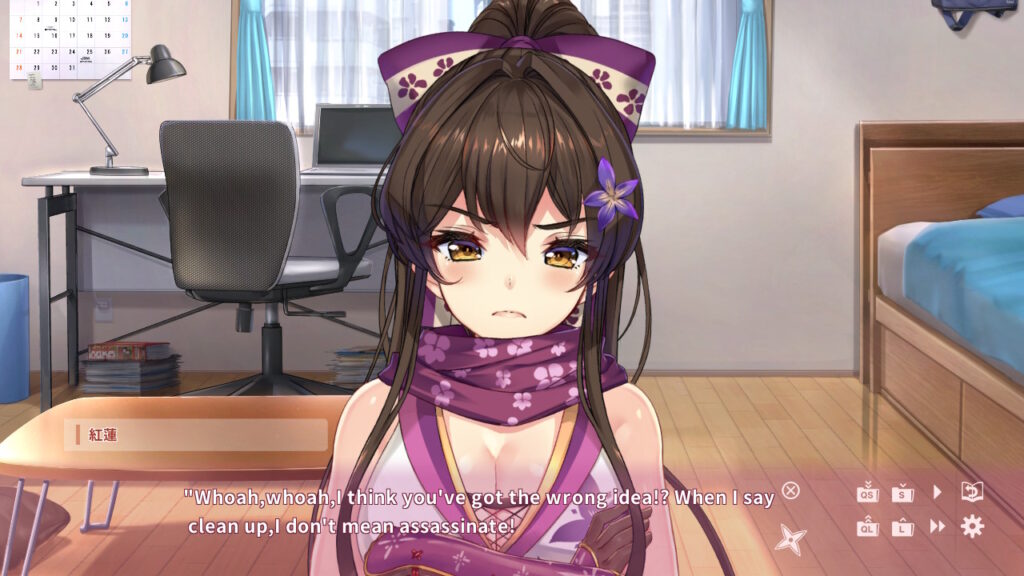Advance dialogue by clicking the shuriken icon
The image size is (1024, 576).
[x=791, y=540]
